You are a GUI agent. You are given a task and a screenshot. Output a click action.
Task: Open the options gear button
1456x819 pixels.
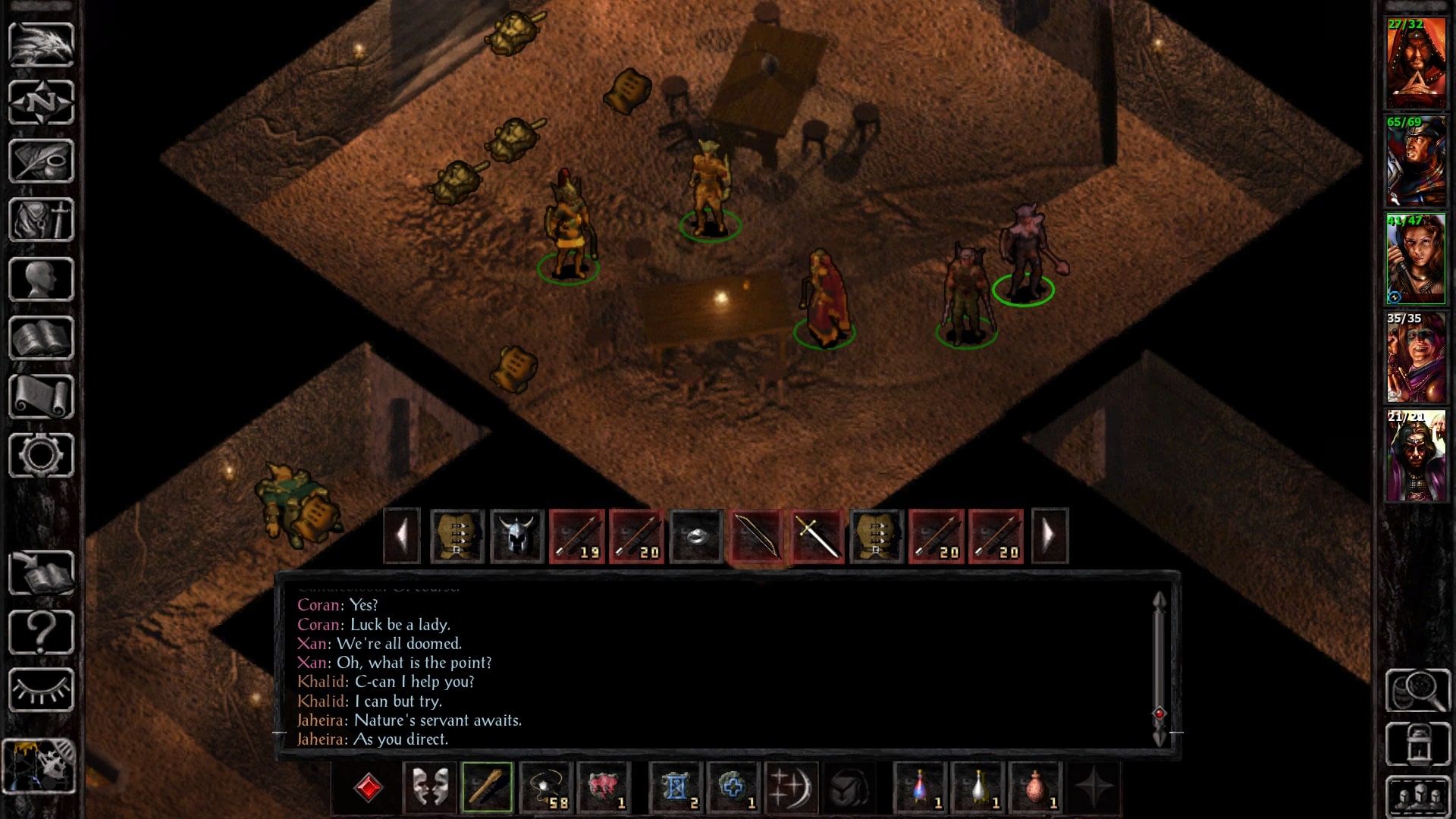(x=41, y=455)
